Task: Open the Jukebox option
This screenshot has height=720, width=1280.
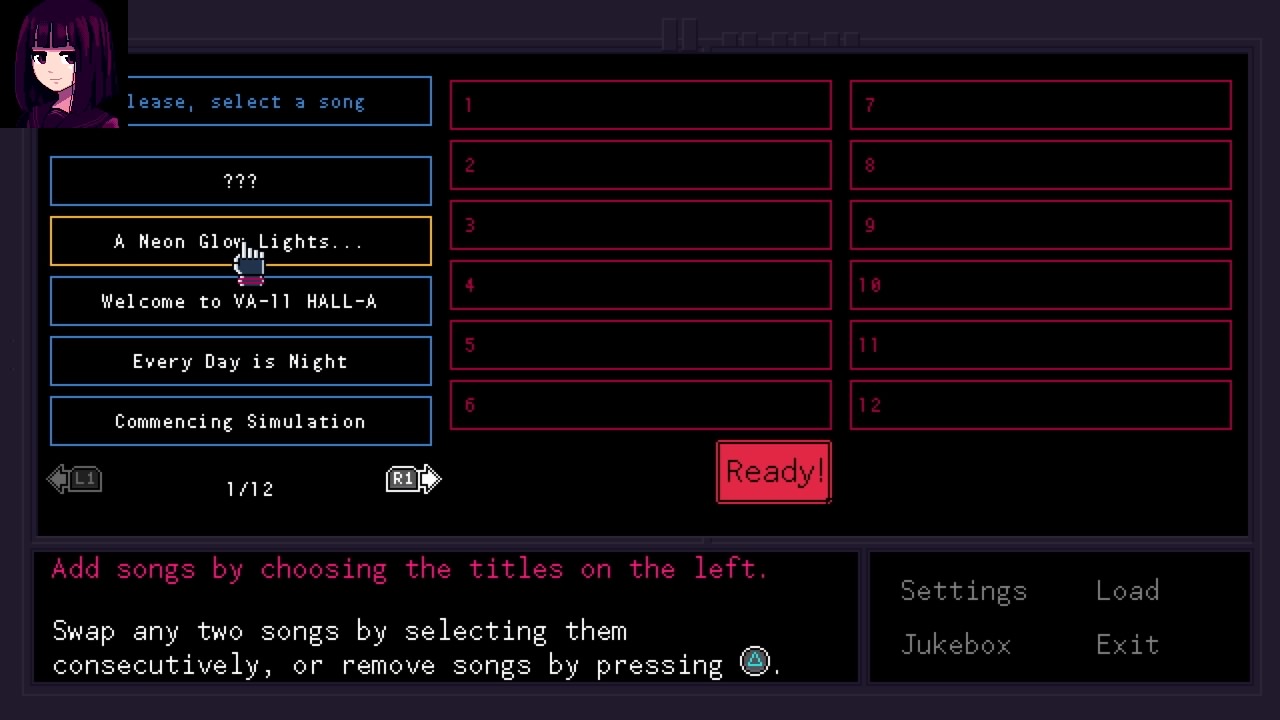Action: coord(956,645)
